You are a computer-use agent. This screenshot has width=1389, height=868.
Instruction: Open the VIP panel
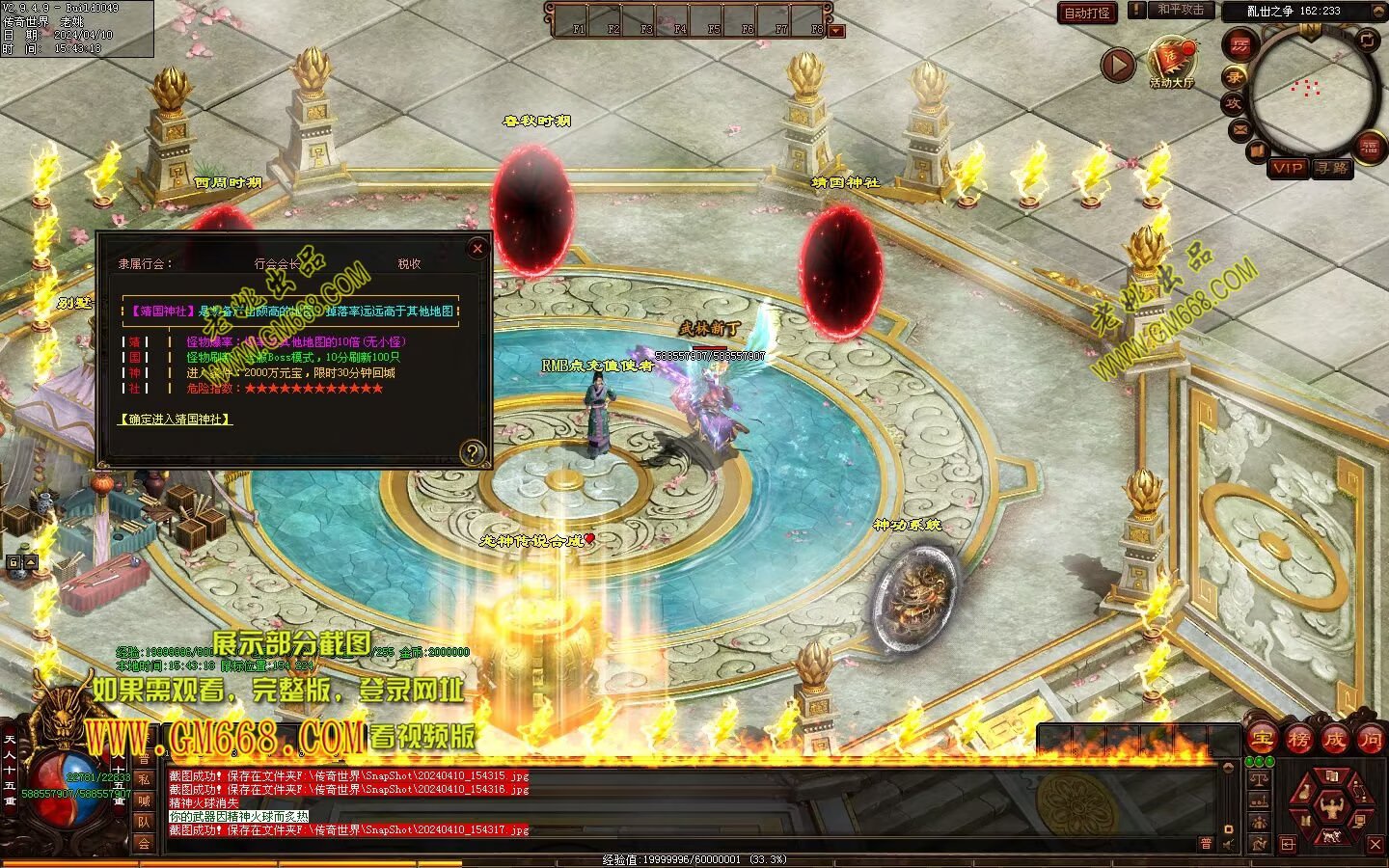(x=1288, y=168)
